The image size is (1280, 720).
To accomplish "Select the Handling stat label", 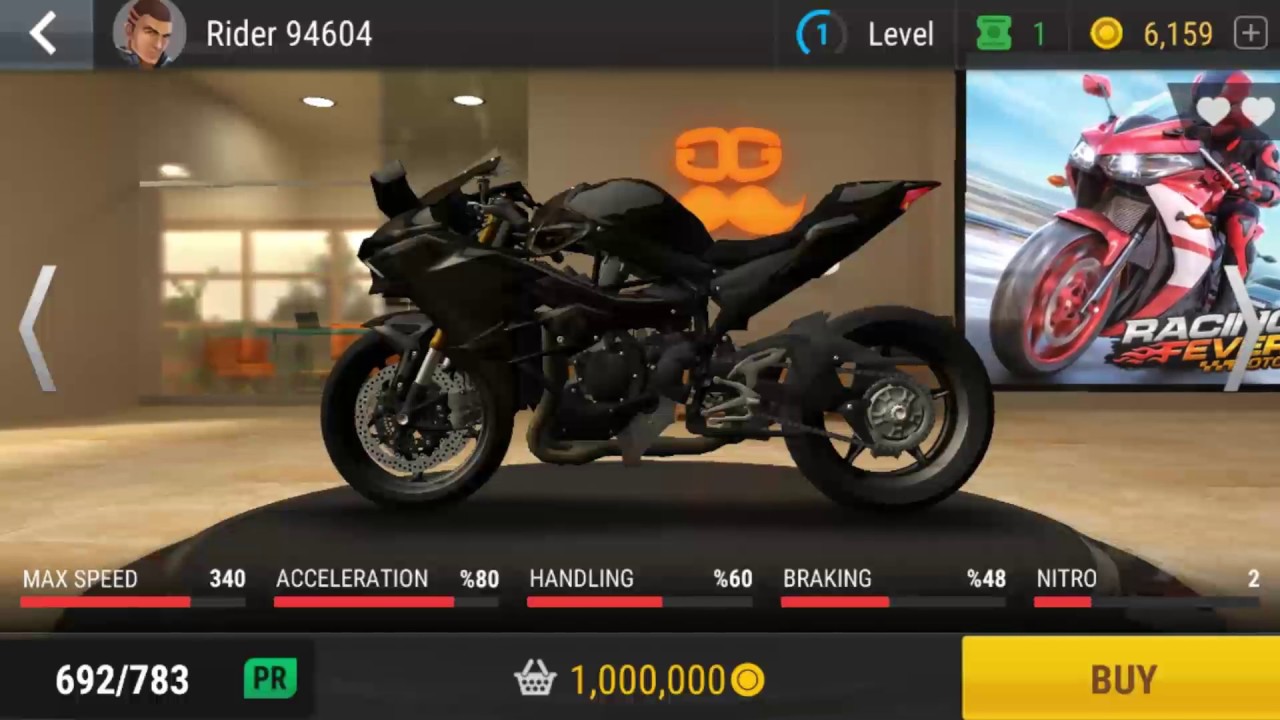I will pos(581,579).
